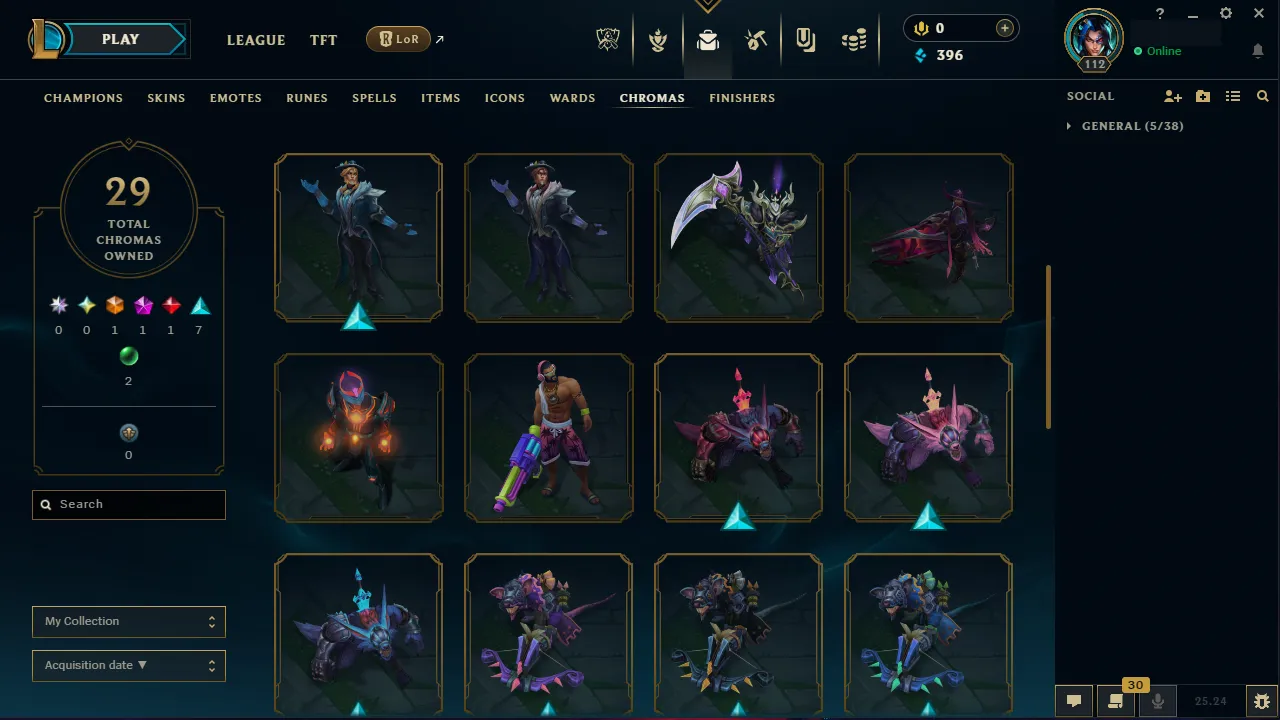
Task: Select the teal gem rarity swatch
Action: [x=198, y=305]
